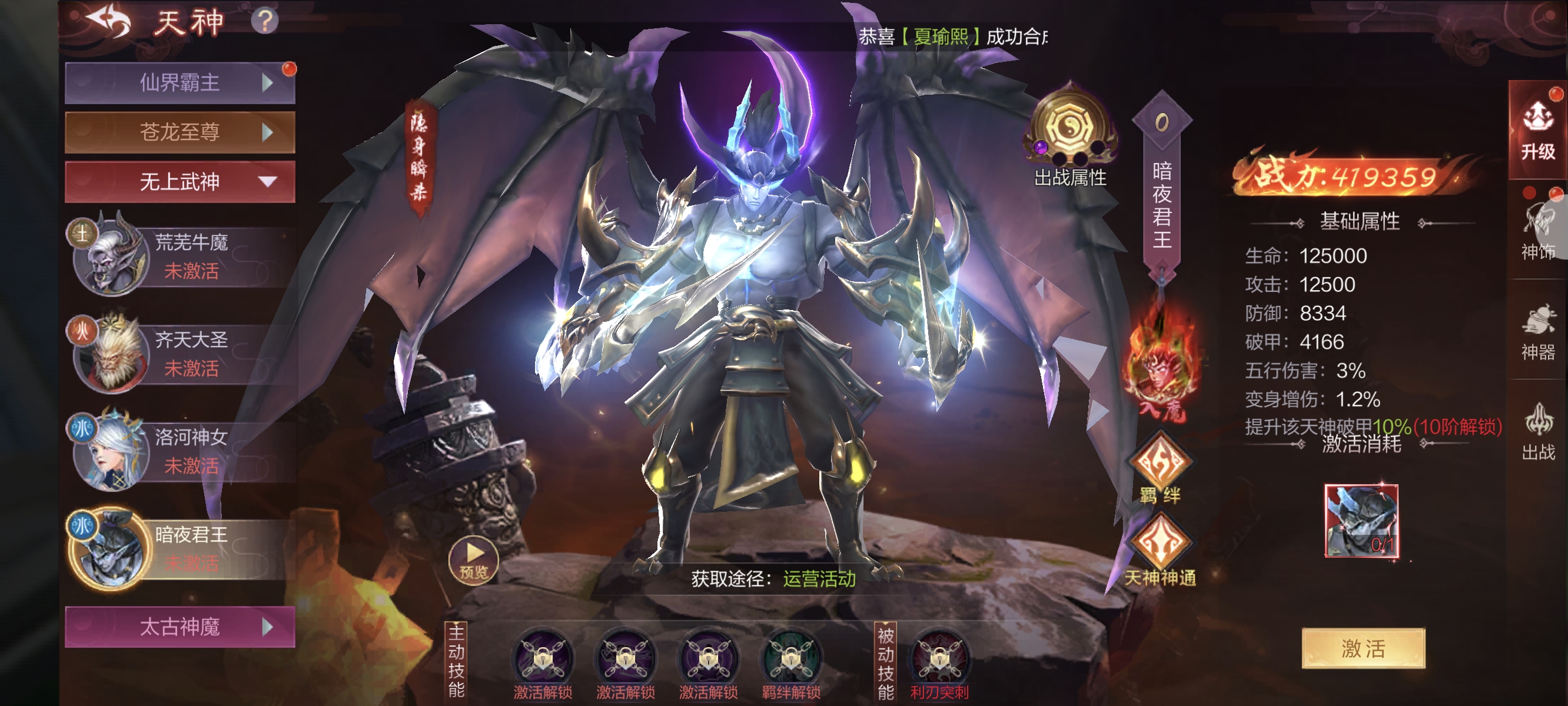The width and height of the screenshot is (1568, 706).
Task: Expand the 太古神魔 category
Action: [x=180, y=626]
